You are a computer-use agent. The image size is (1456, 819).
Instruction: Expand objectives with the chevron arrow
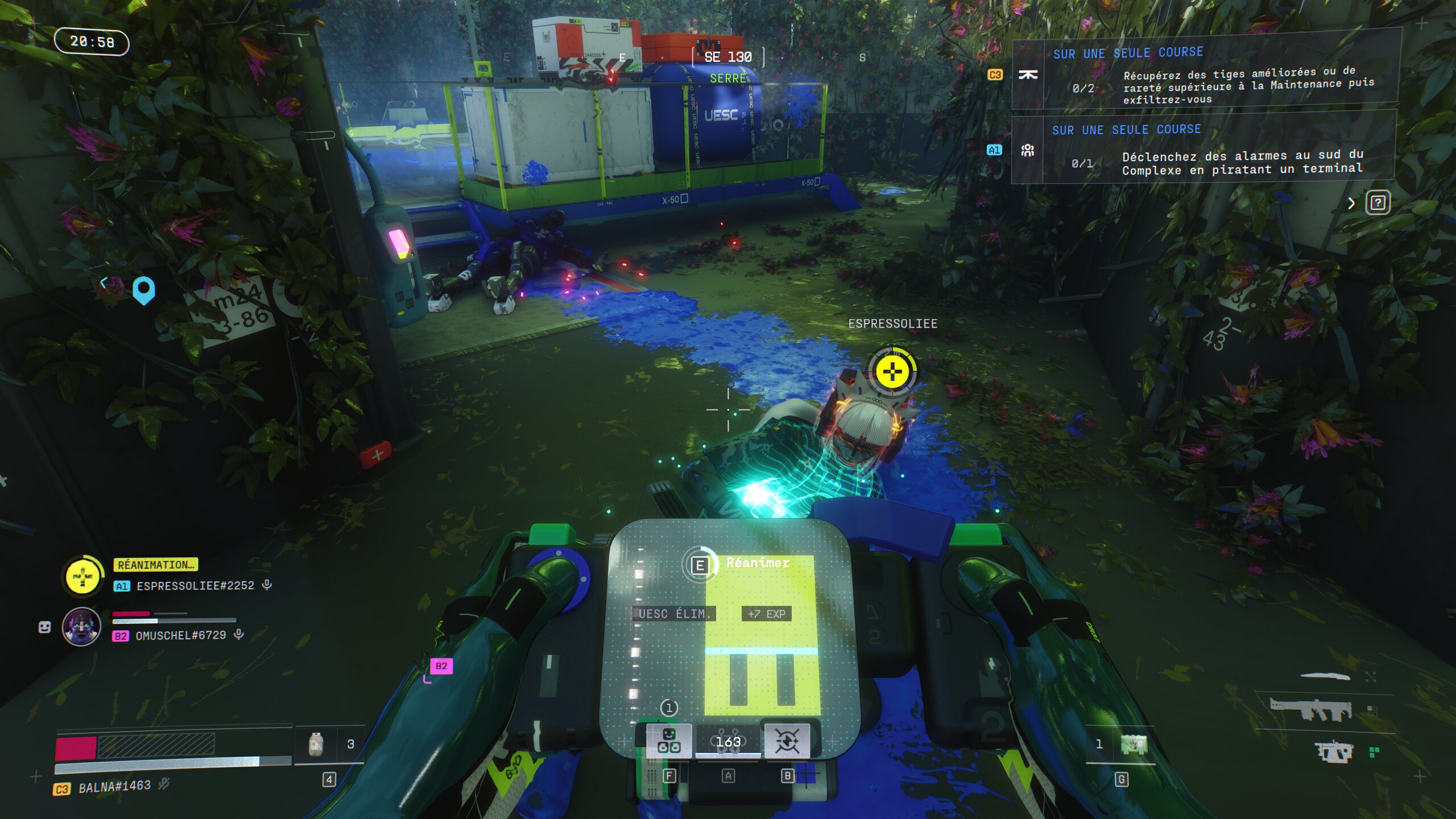pos(1352,204)
